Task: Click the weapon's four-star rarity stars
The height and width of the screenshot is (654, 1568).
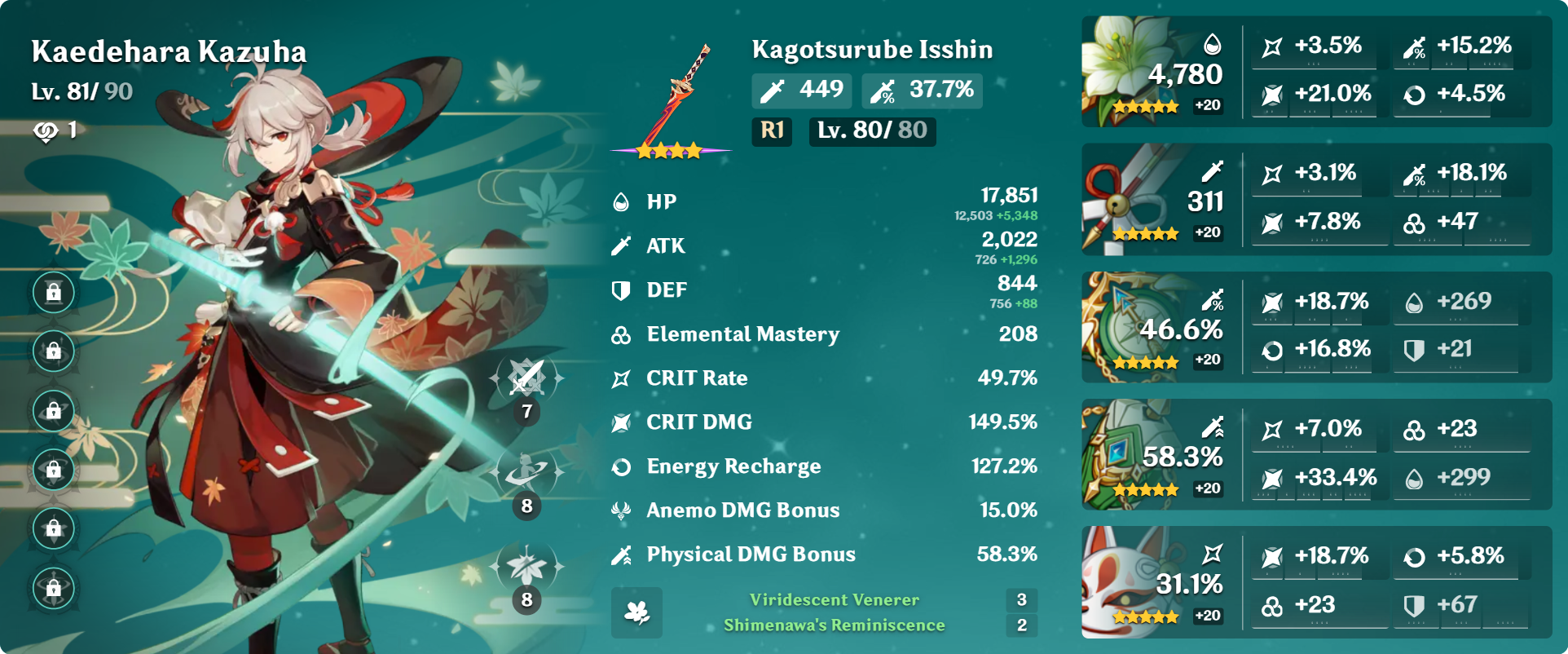Action: pyautogui.click(x=669, y=150)
